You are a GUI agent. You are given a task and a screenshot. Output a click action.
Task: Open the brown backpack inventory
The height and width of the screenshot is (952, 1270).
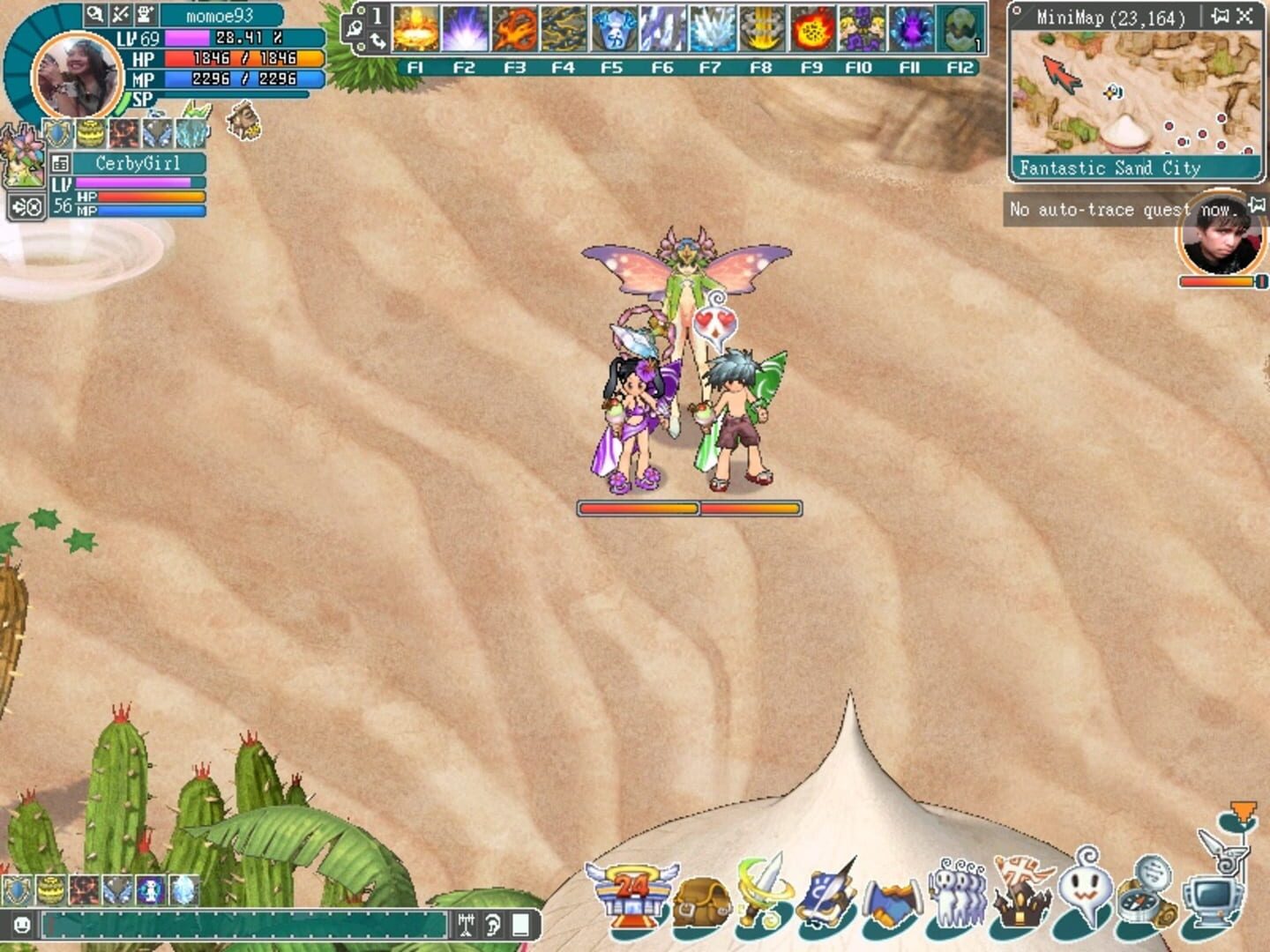(701, 901)
